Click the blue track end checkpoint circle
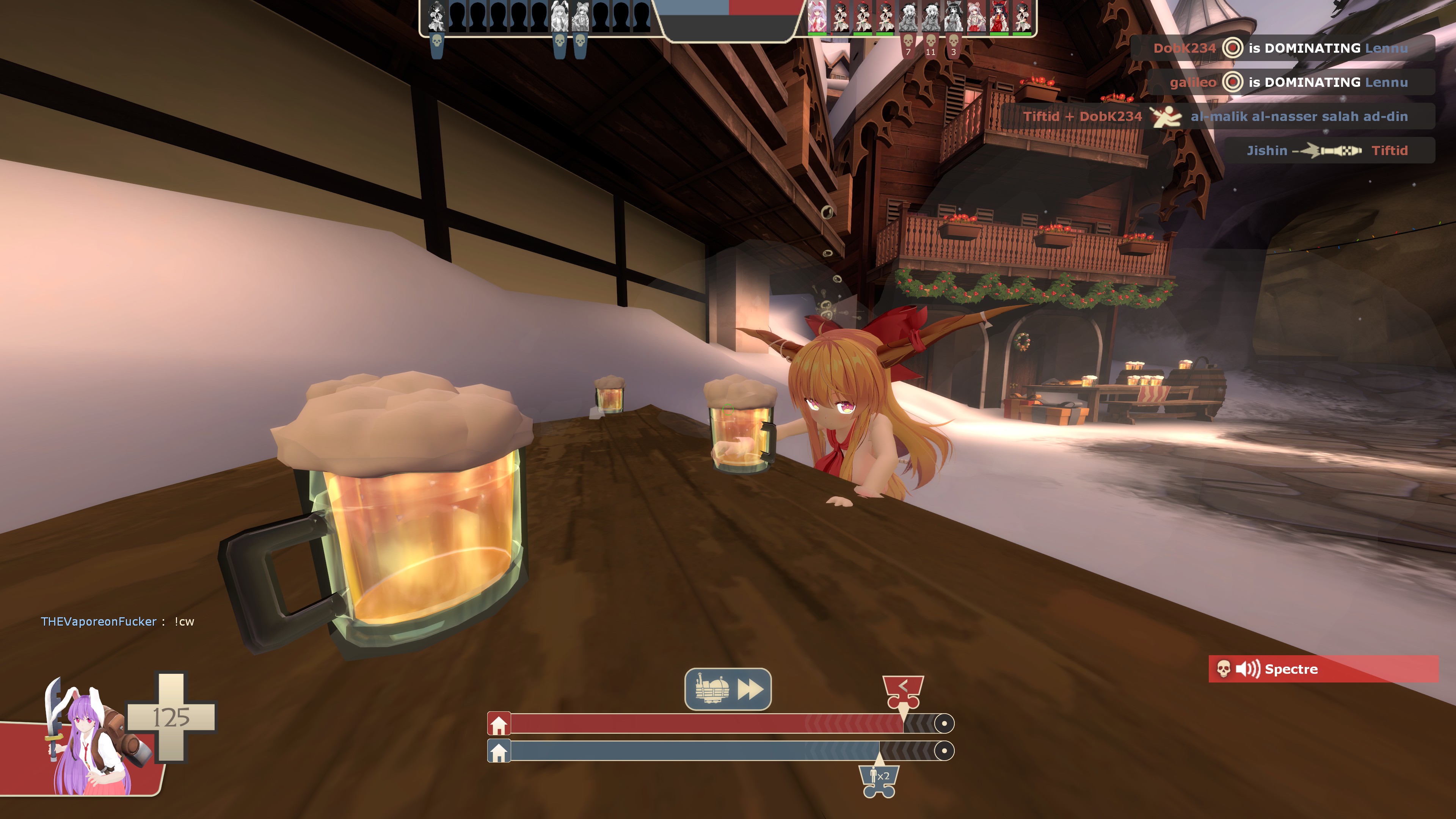 point(943,751)
